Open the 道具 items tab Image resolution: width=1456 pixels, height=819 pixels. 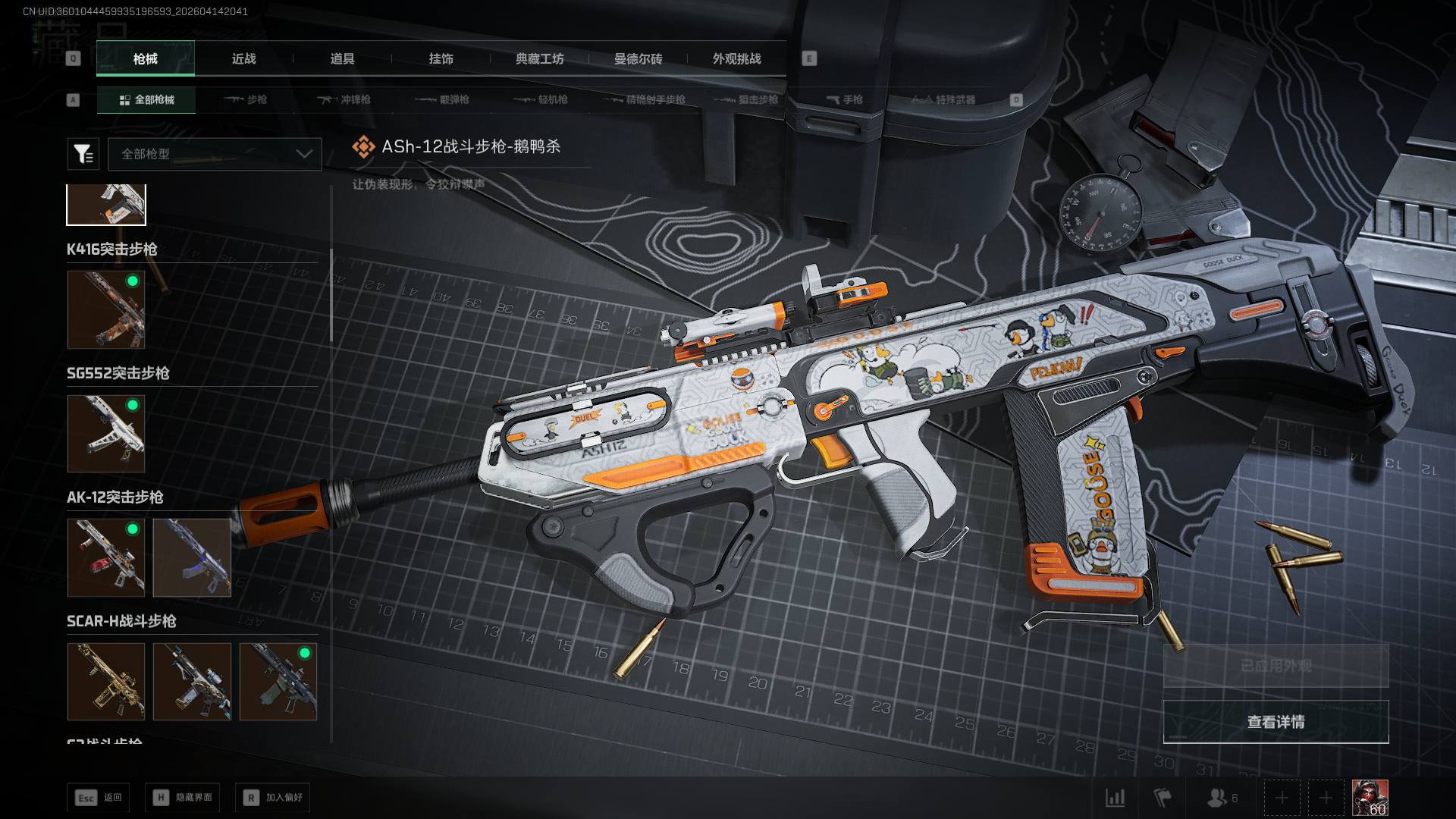(342, 58)
